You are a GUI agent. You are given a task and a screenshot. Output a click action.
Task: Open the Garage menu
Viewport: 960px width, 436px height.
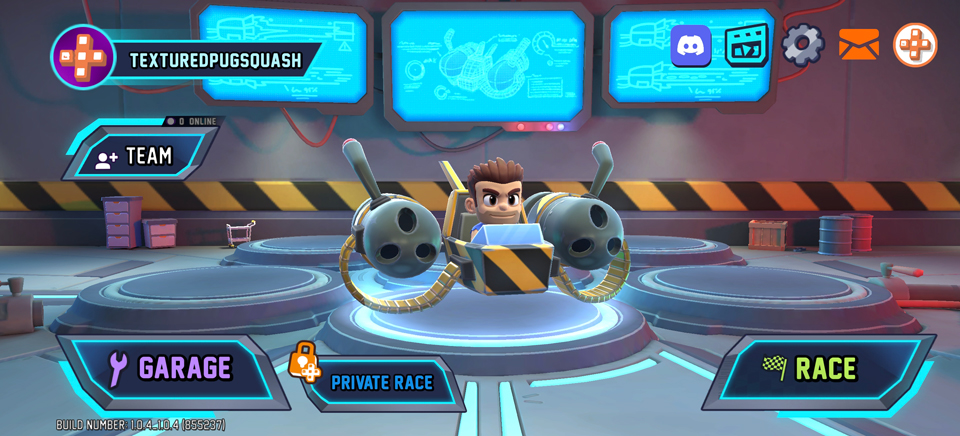172,369
